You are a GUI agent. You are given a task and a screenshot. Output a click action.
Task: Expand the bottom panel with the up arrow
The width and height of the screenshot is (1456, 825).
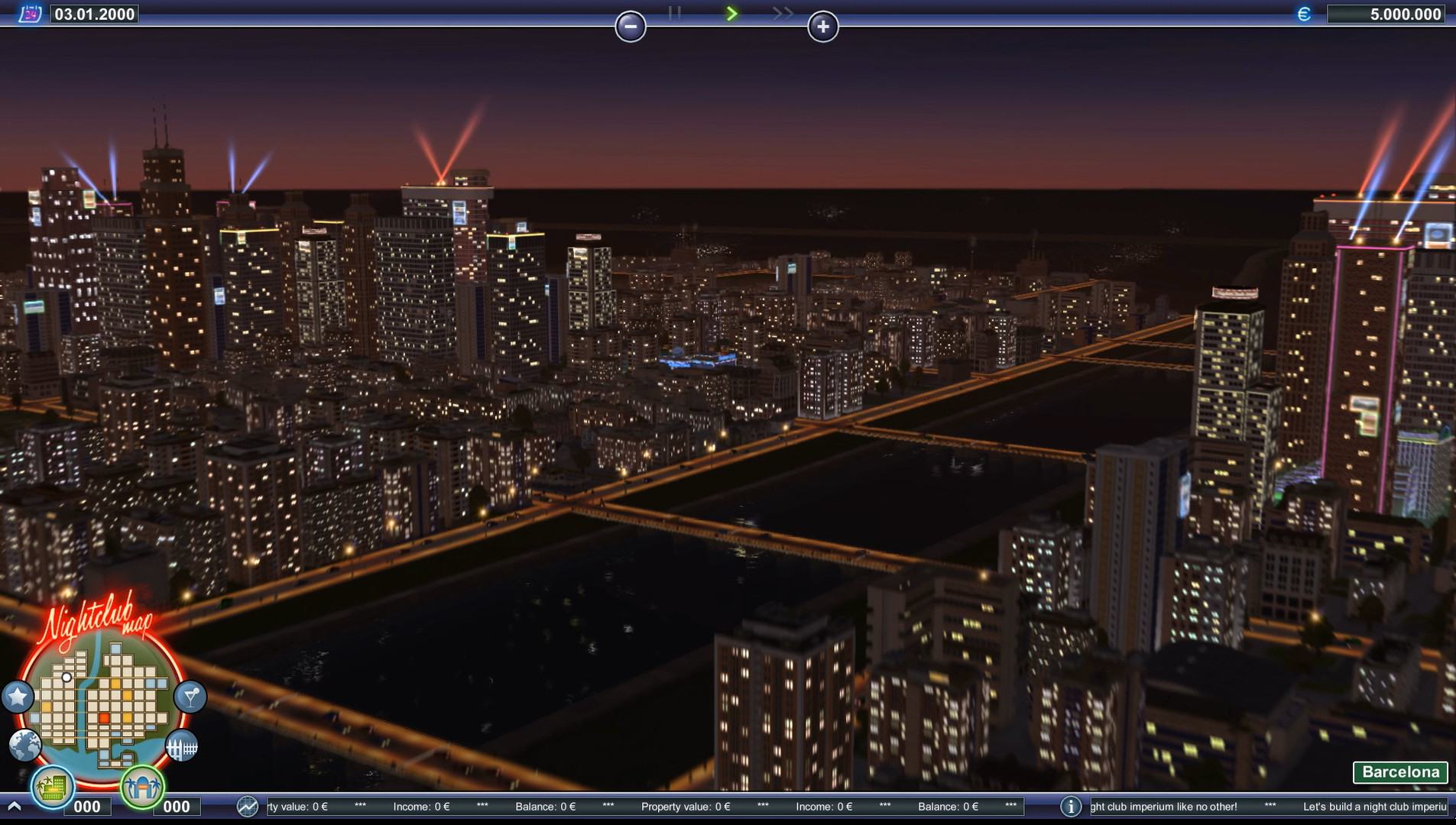14,806
